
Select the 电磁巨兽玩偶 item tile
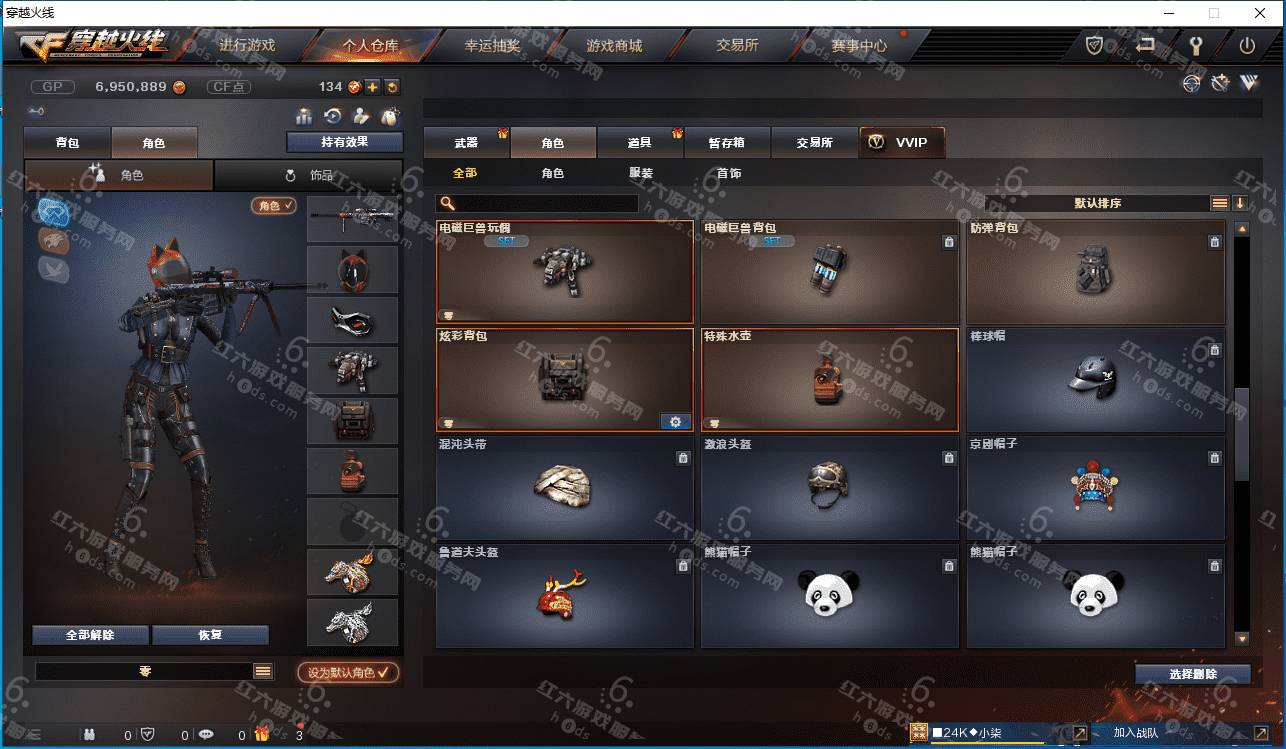click(x=565, y=272)
